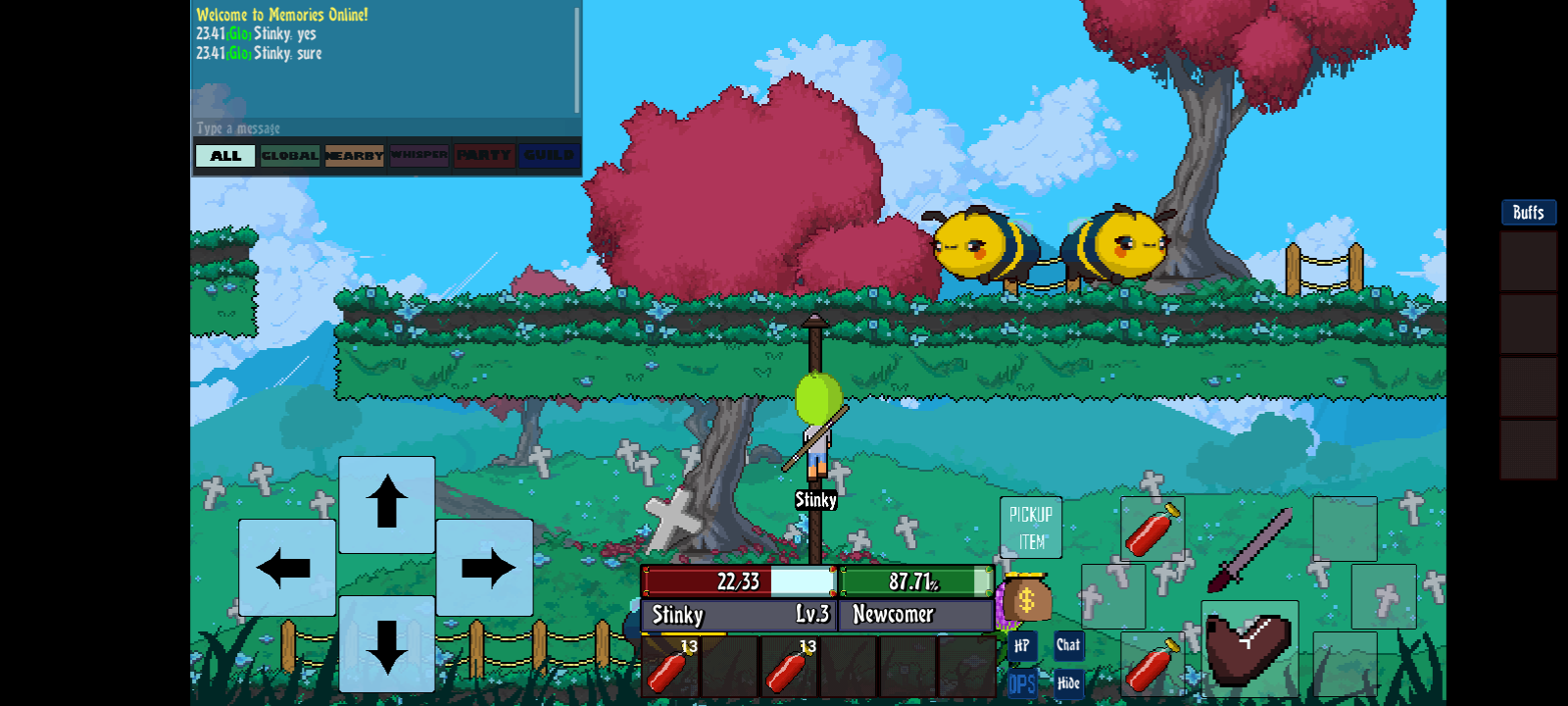Tap the dark heart-shaped action button
Viewport: 1568px width, 706px height.
pyautogui.click(x=1249, y=647)
